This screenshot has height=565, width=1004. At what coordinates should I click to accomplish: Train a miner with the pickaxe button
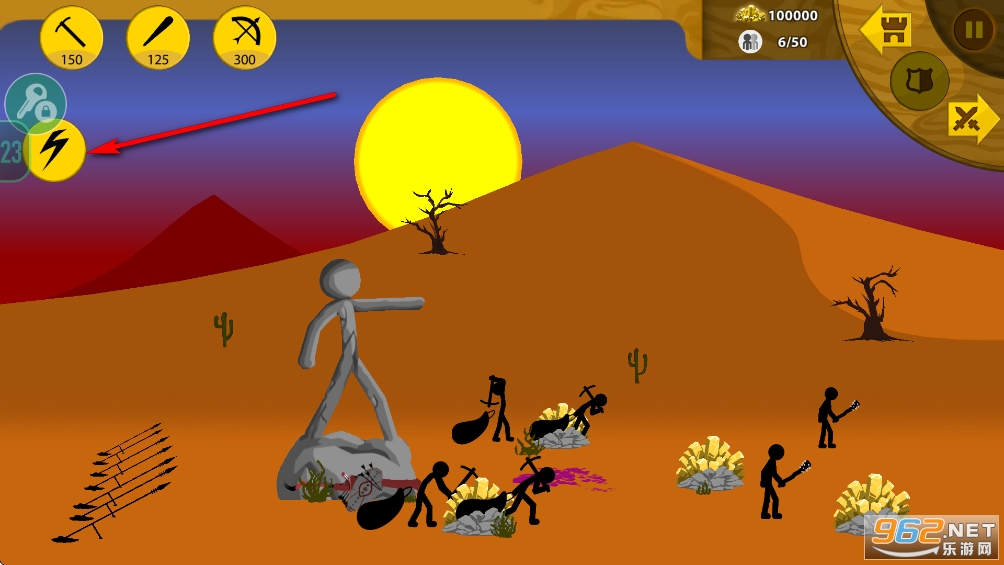tap(71, 38)
